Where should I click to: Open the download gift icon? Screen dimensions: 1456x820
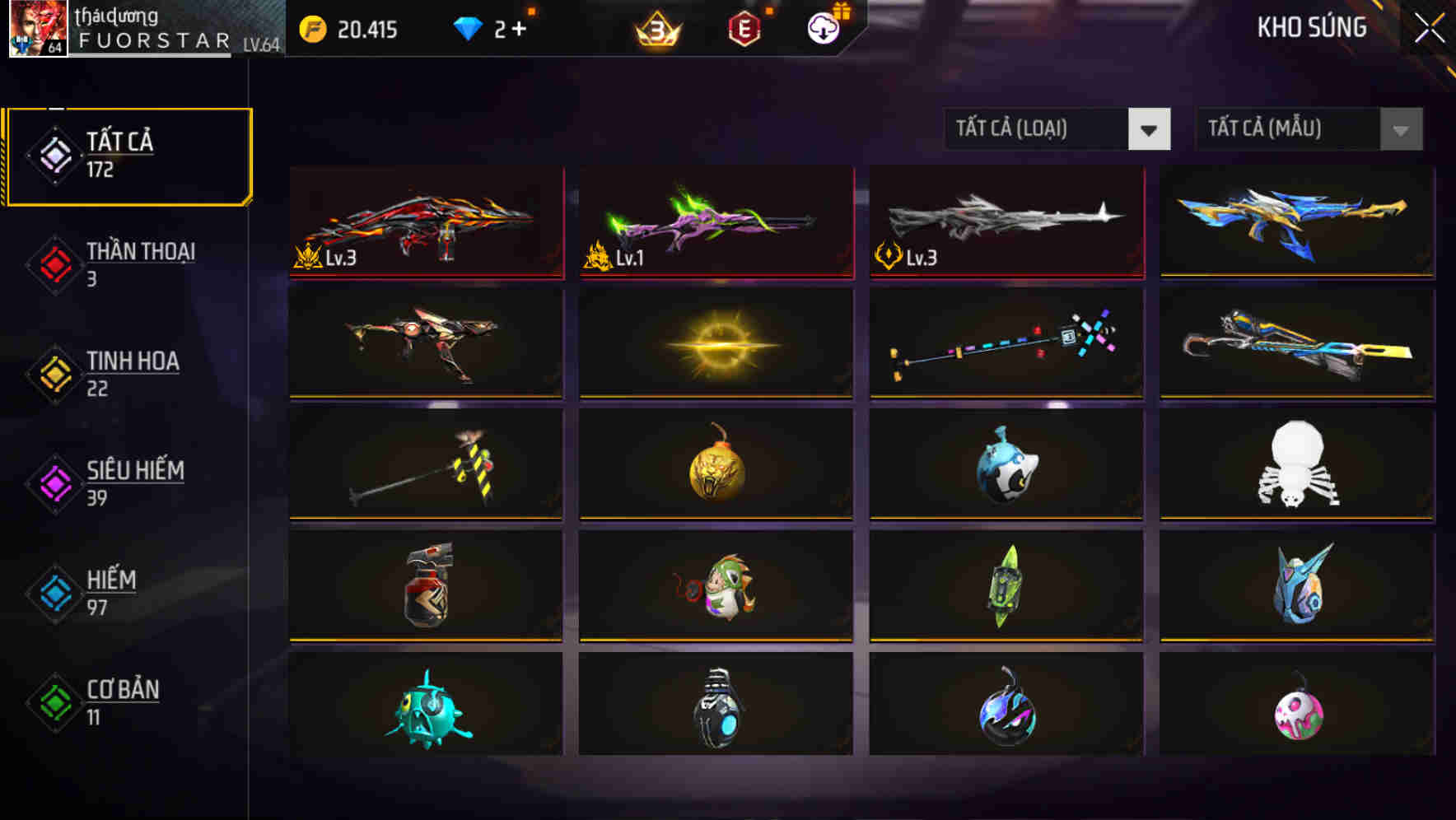pos(822,27)
